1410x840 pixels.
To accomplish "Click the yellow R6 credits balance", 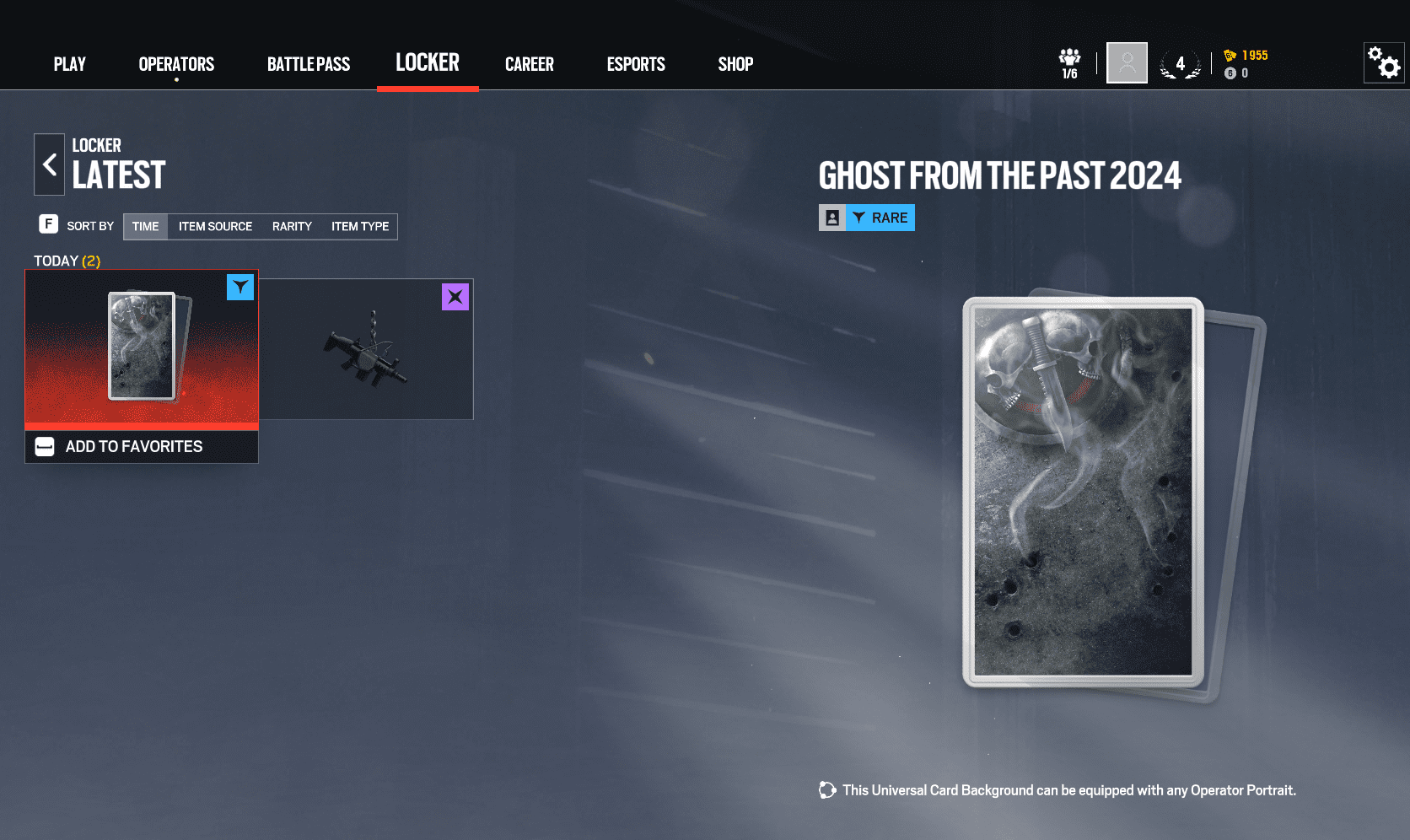I will coord(1246,54).
